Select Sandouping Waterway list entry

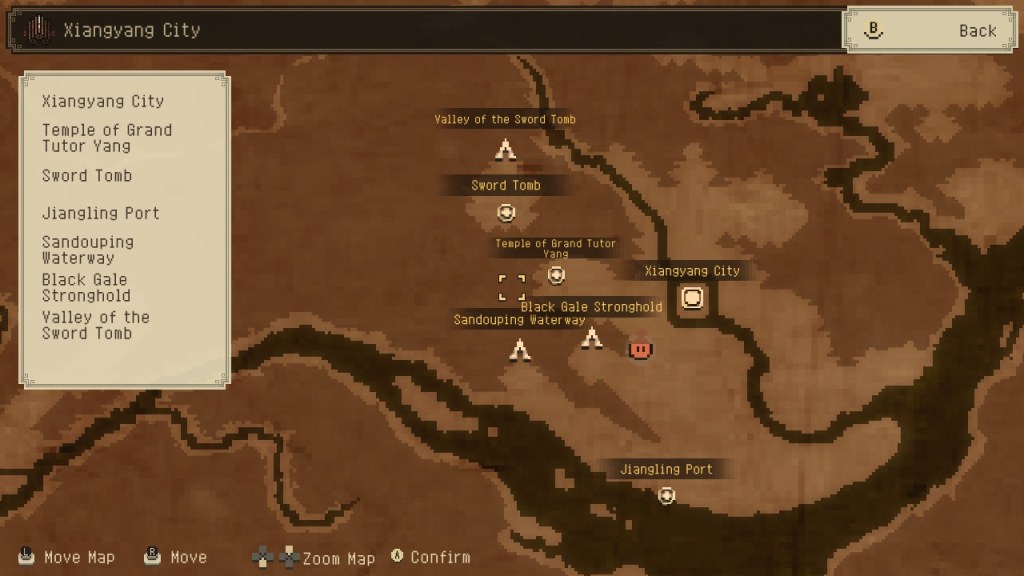coord(88,250)
